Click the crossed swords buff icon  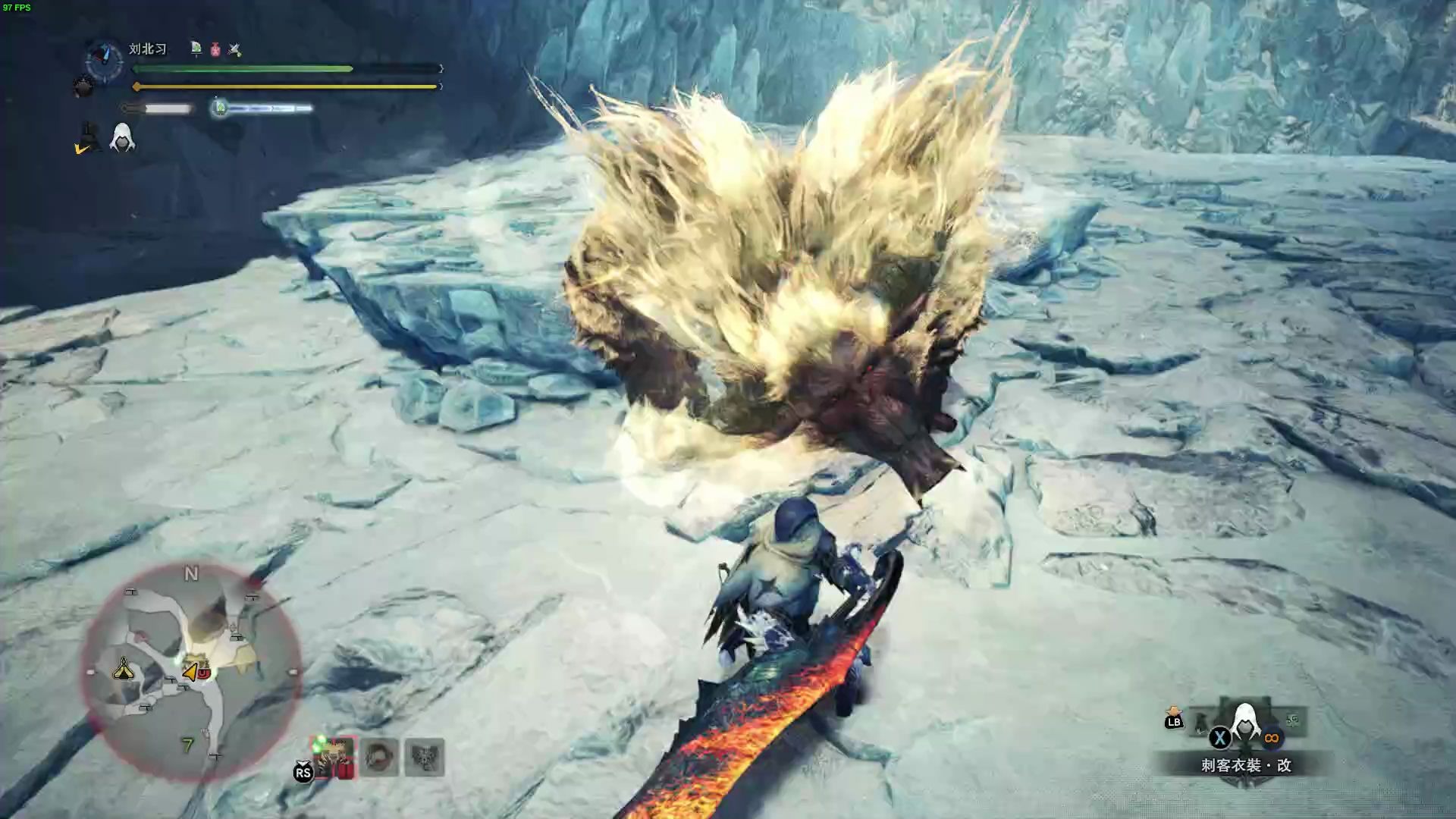[234, 49]
